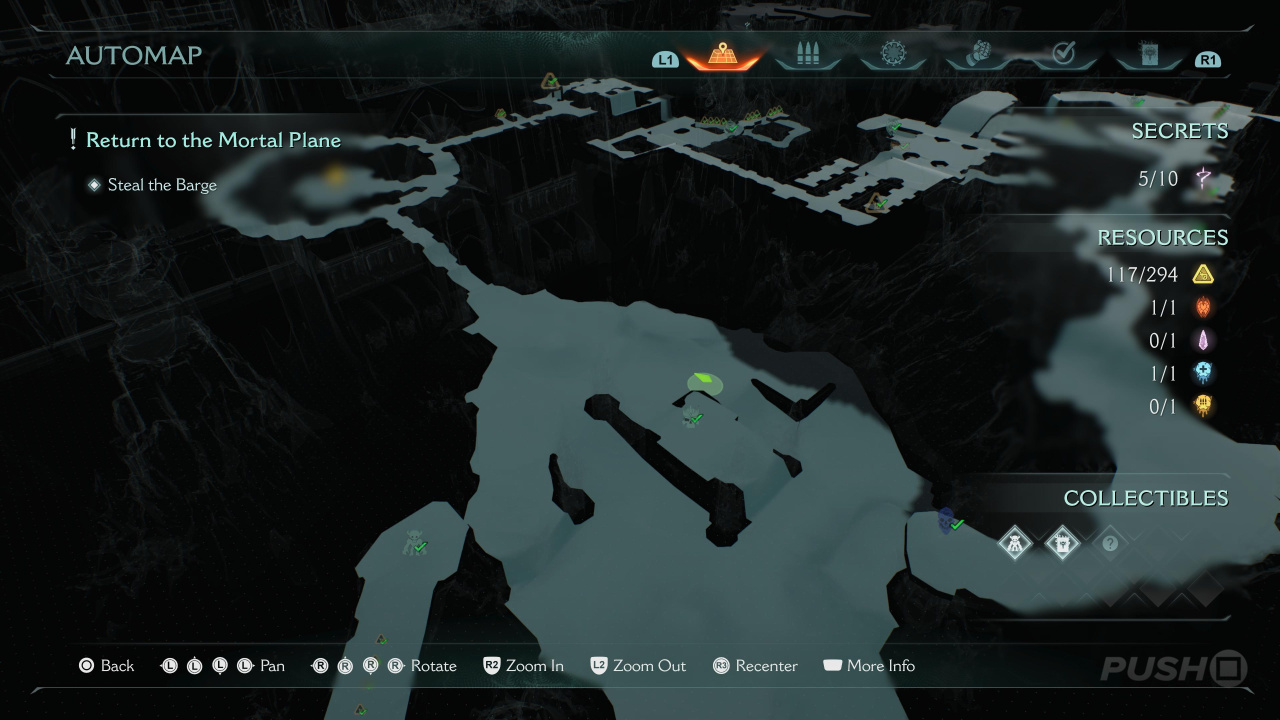This screenshot has width=1280, height=720.
Task: Select the Automap tab with map pin icon
Action: (721, 55)
